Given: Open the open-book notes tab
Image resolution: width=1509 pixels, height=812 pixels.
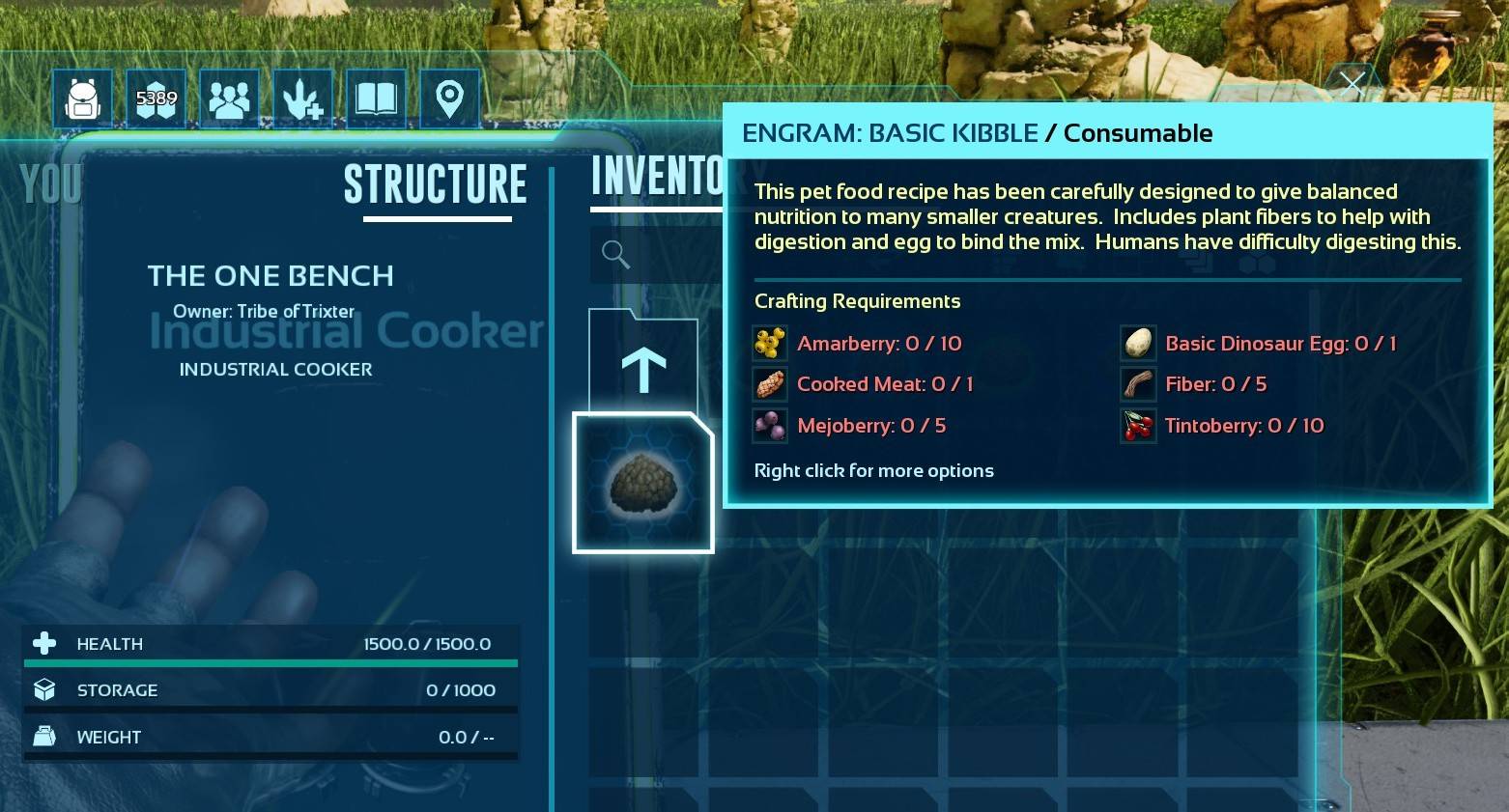Looking at the screenshot, I should tap(376, 98).
